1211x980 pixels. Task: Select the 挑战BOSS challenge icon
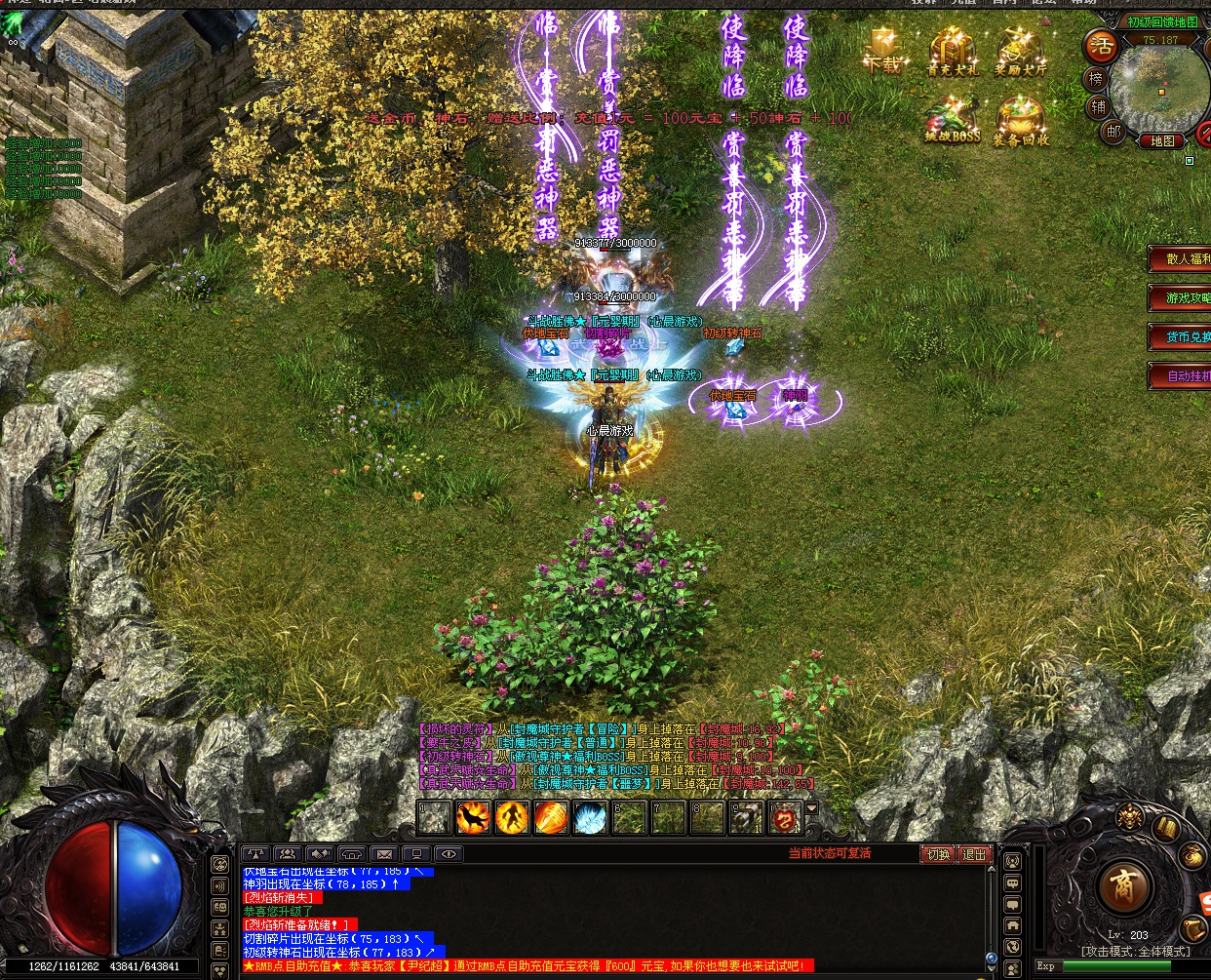[x=952, y=120]
